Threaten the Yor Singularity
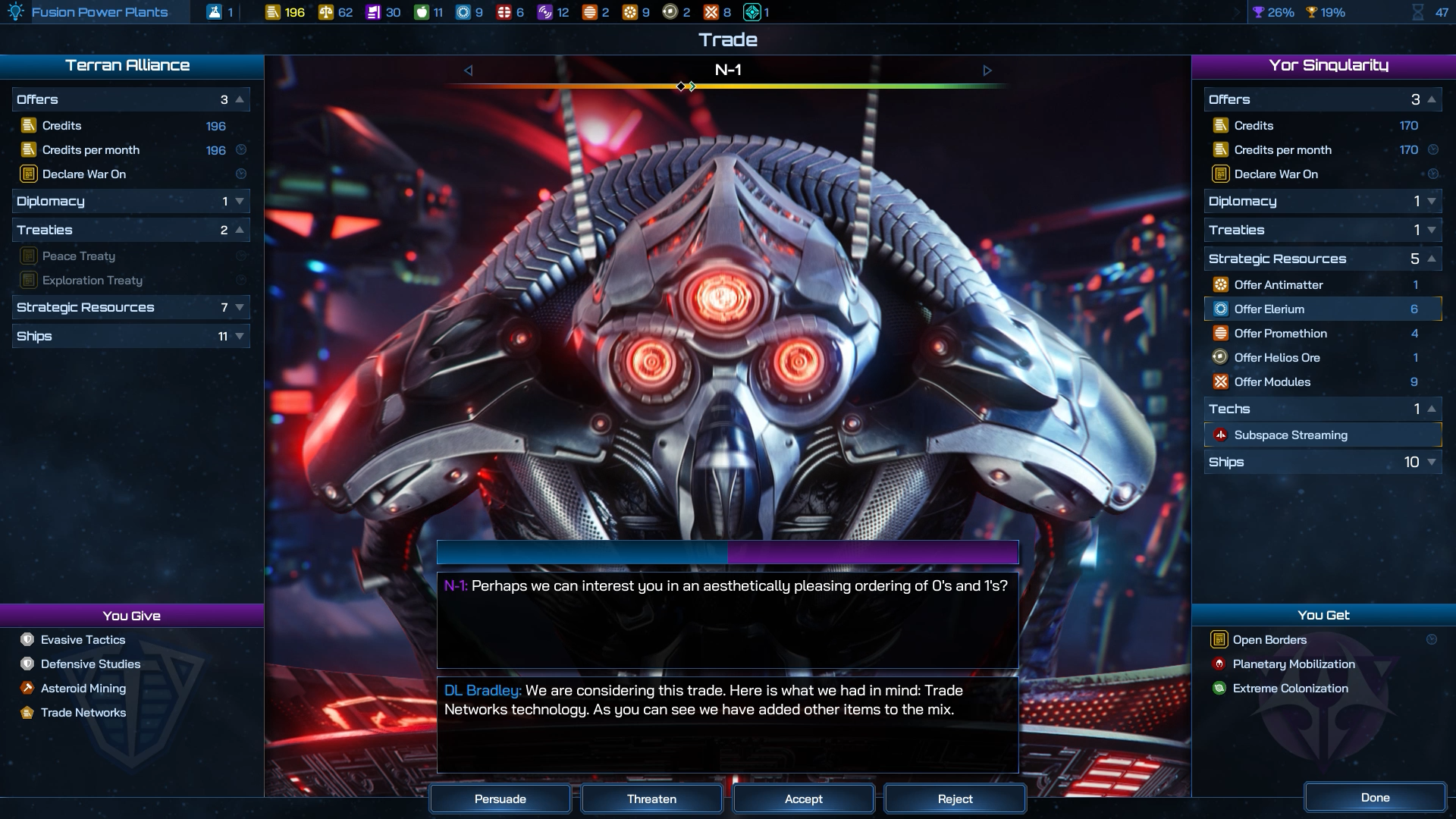This screenshot has height=819, width=1456. click(651, 799)
